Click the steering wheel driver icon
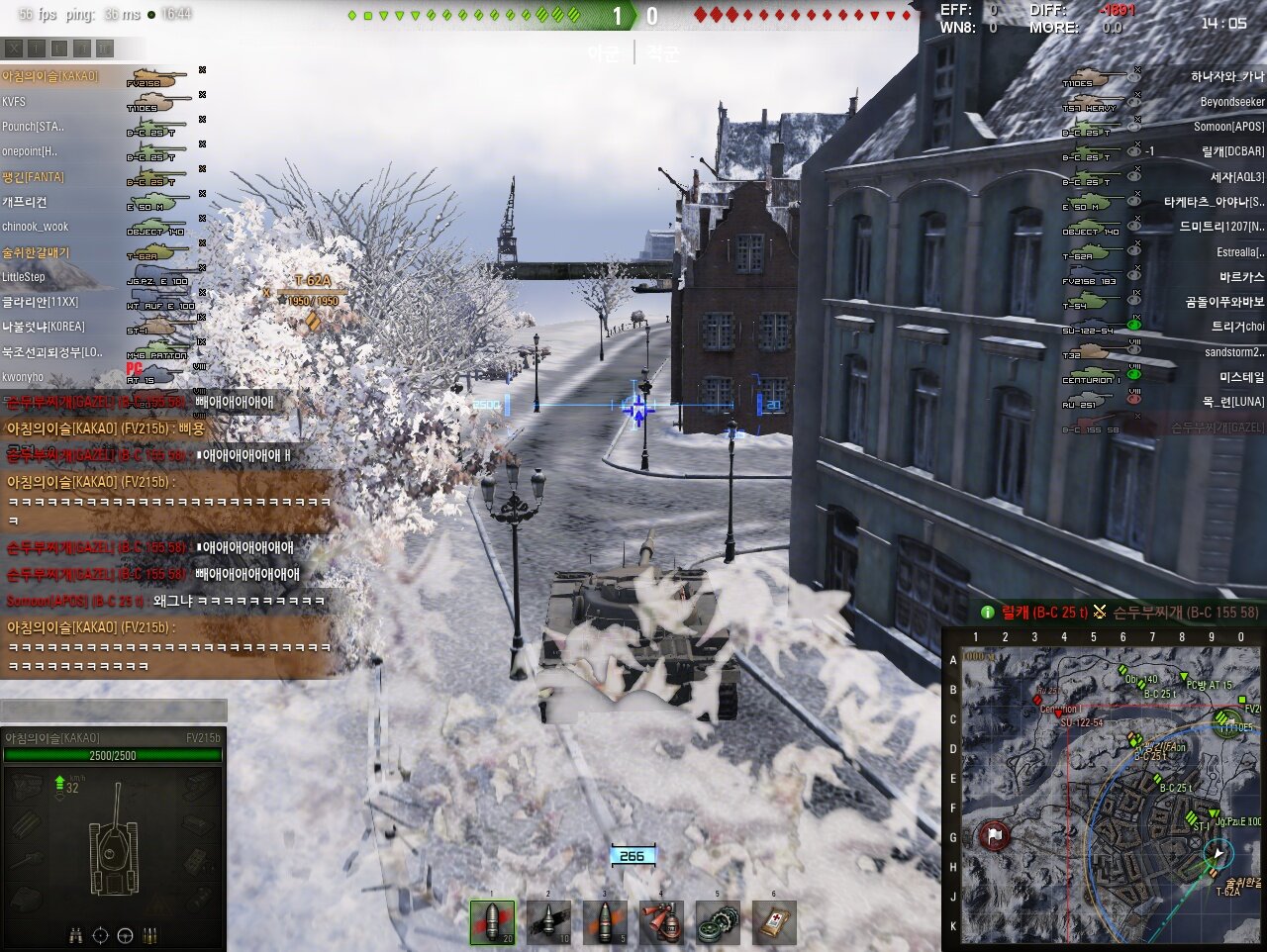 click(x=126, y=935)
